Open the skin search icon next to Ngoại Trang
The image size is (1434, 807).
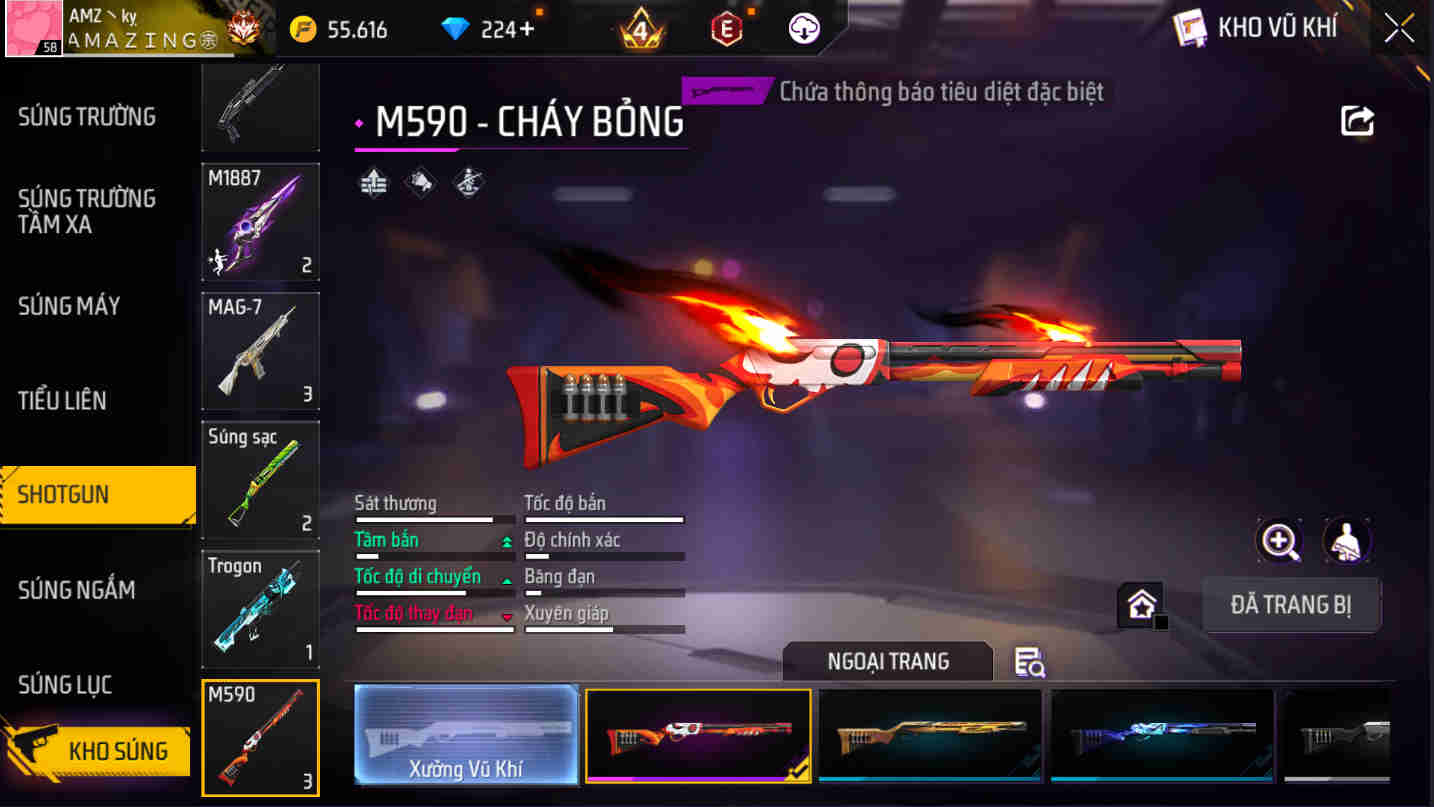(1031, 662)
